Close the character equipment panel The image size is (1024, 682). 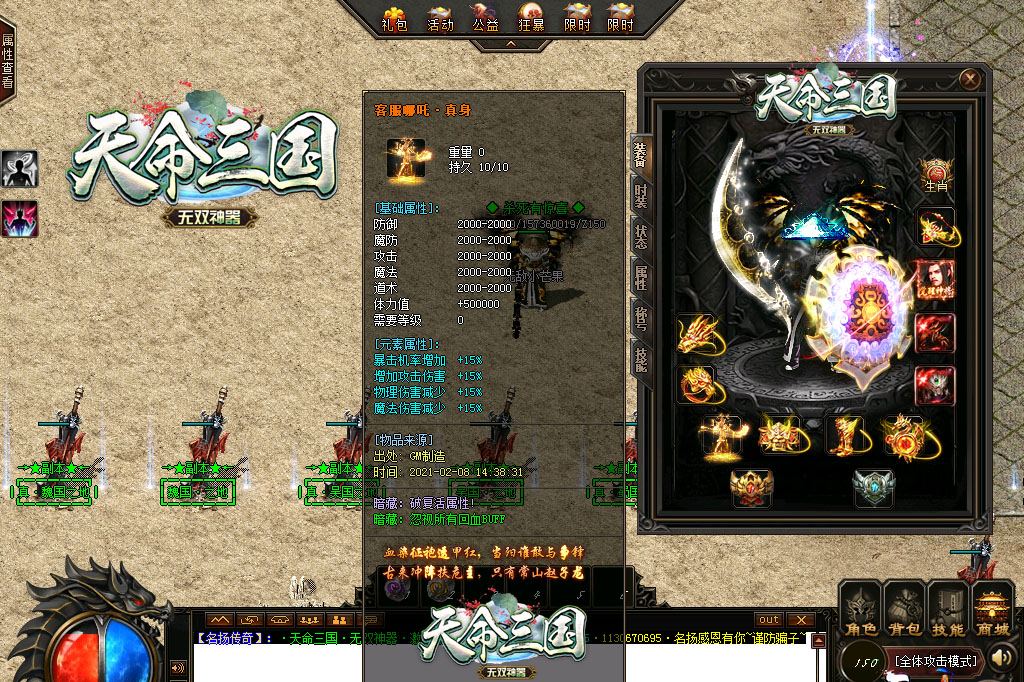969,79
